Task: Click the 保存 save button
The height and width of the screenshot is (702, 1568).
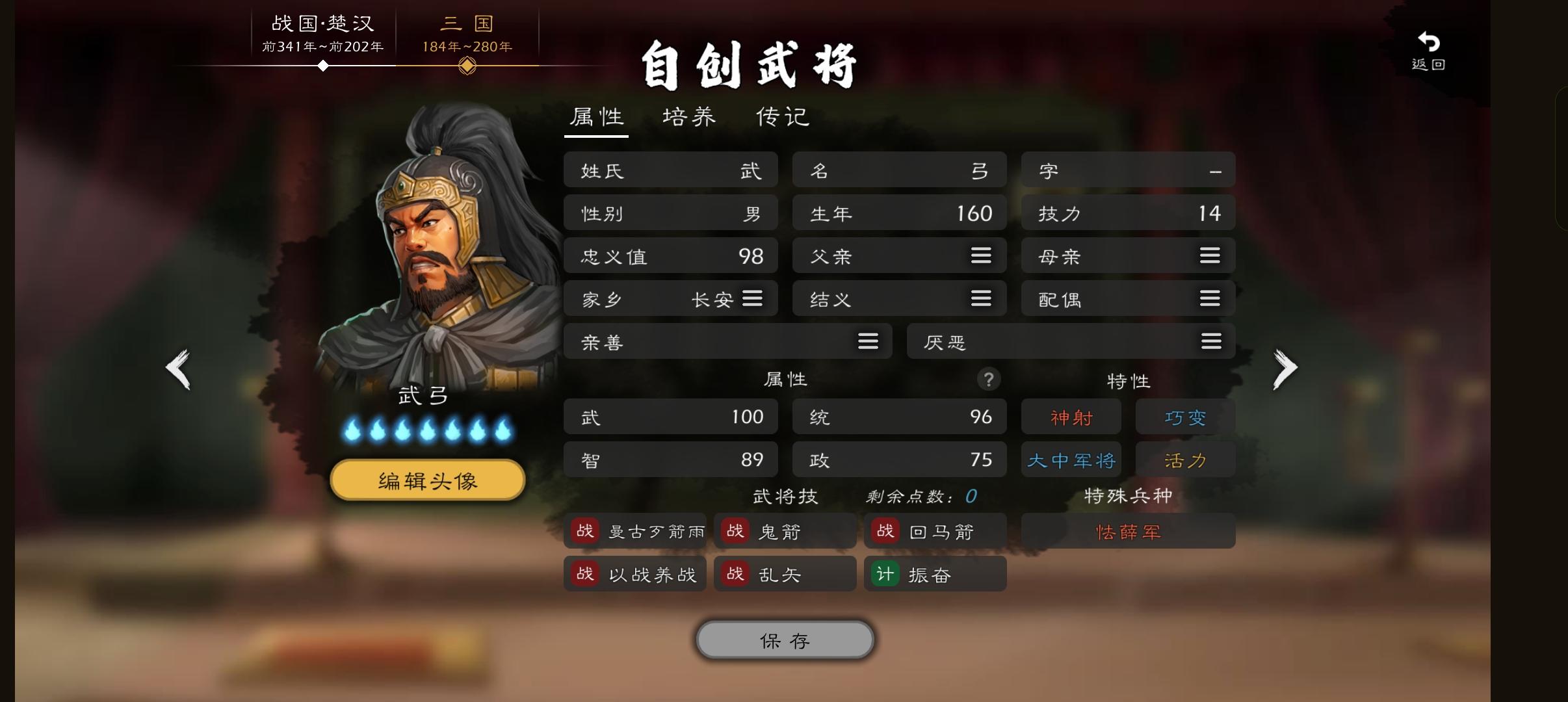Action: pyautogui.click(x=784, y=640)
